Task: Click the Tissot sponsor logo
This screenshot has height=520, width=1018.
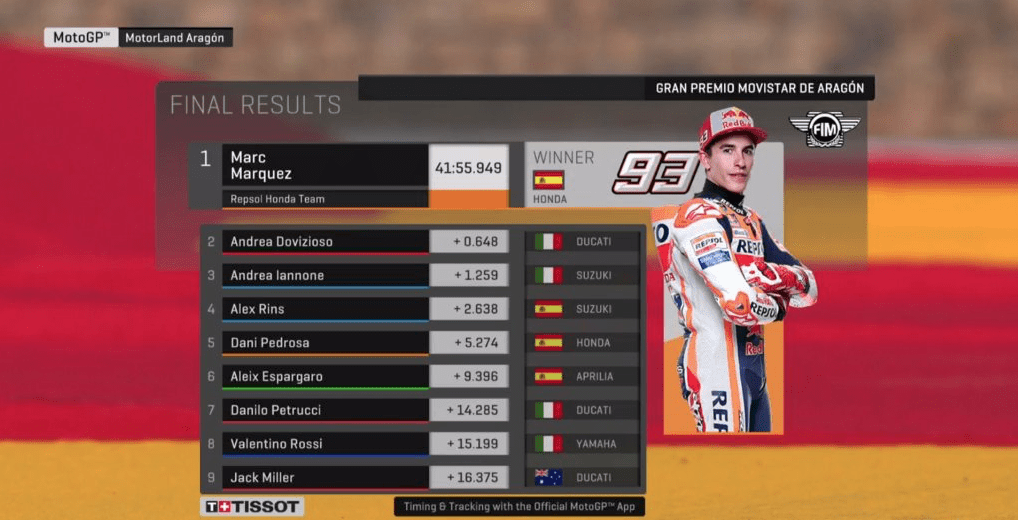Action: tap(252, 507)
